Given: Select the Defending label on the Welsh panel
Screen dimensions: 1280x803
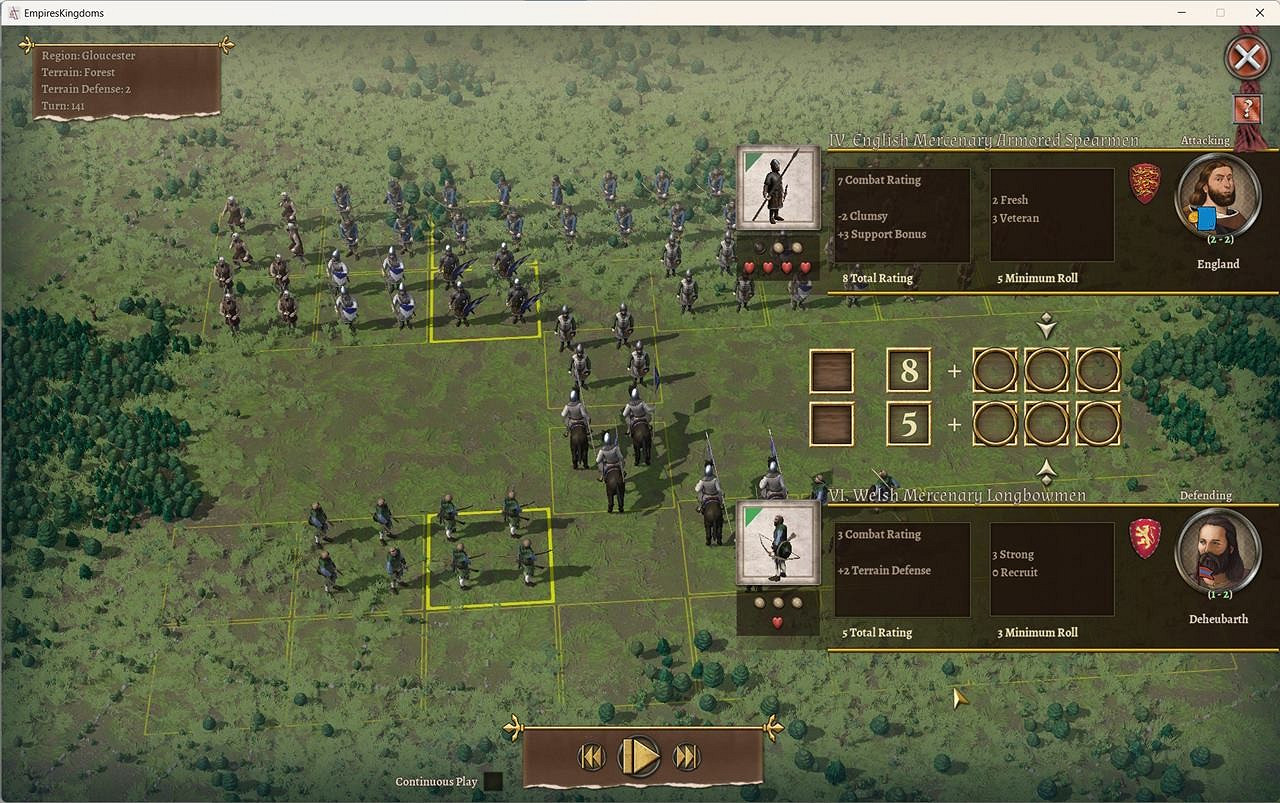Looking at the screenshot, I should click(x=1206, y=495).
